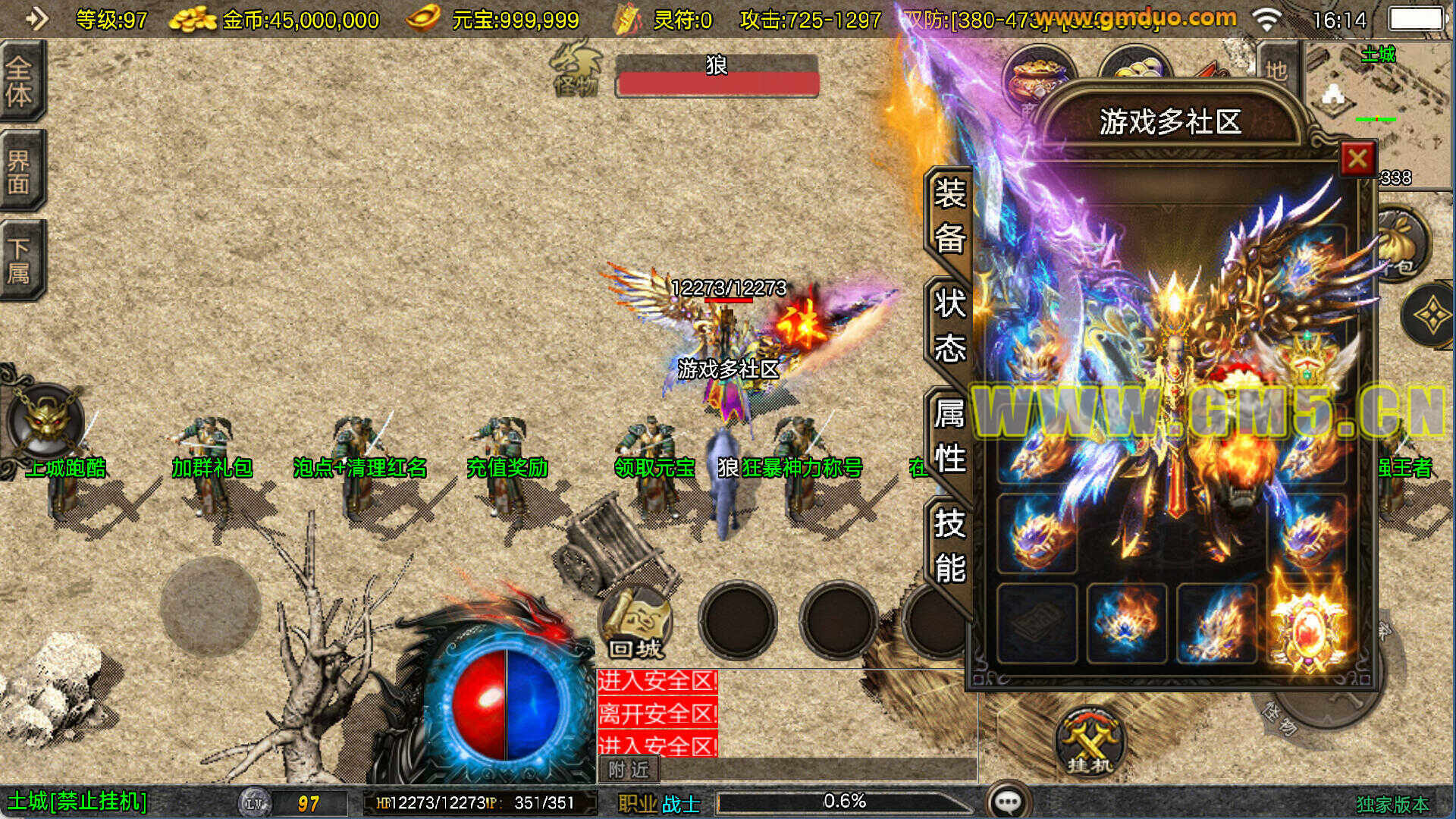This screenshot has height=819, width=1456.
Task: Activate the 挂机 auto-battle button
Action: click(1089, 742)
